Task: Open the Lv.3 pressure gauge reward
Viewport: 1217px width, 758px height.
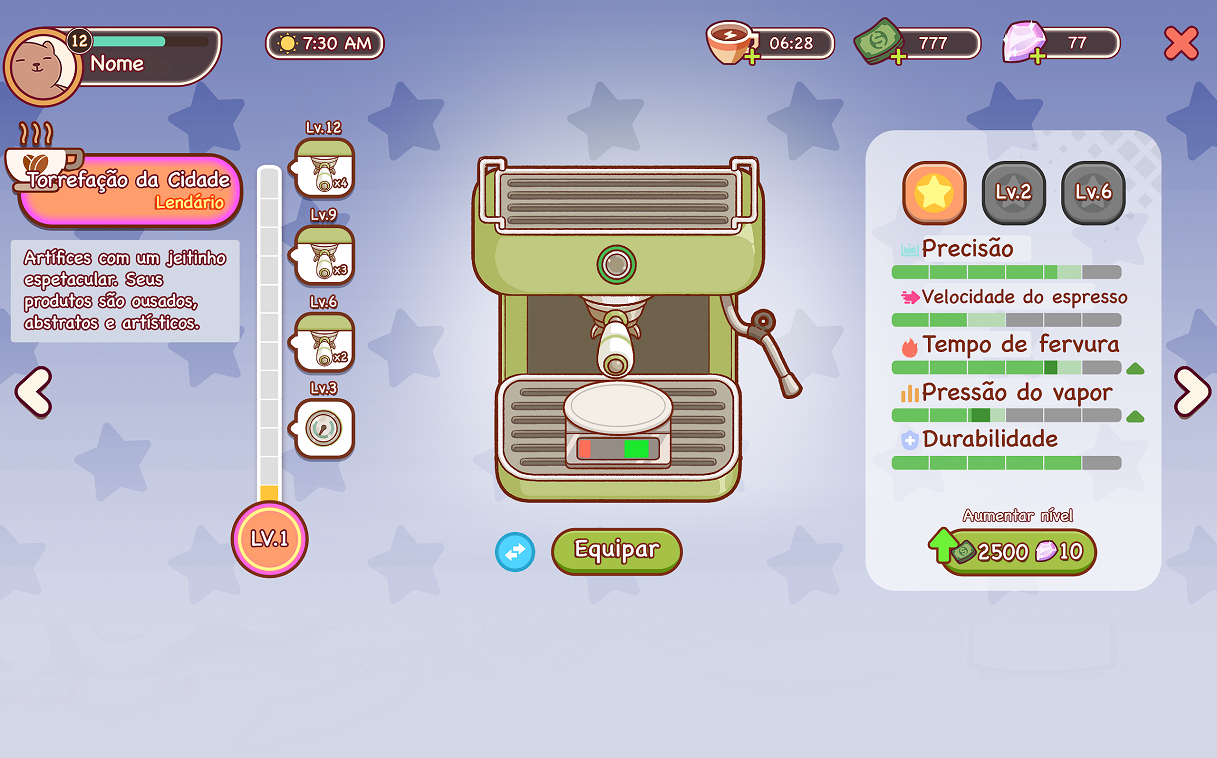Action: [x=325, y=429]
